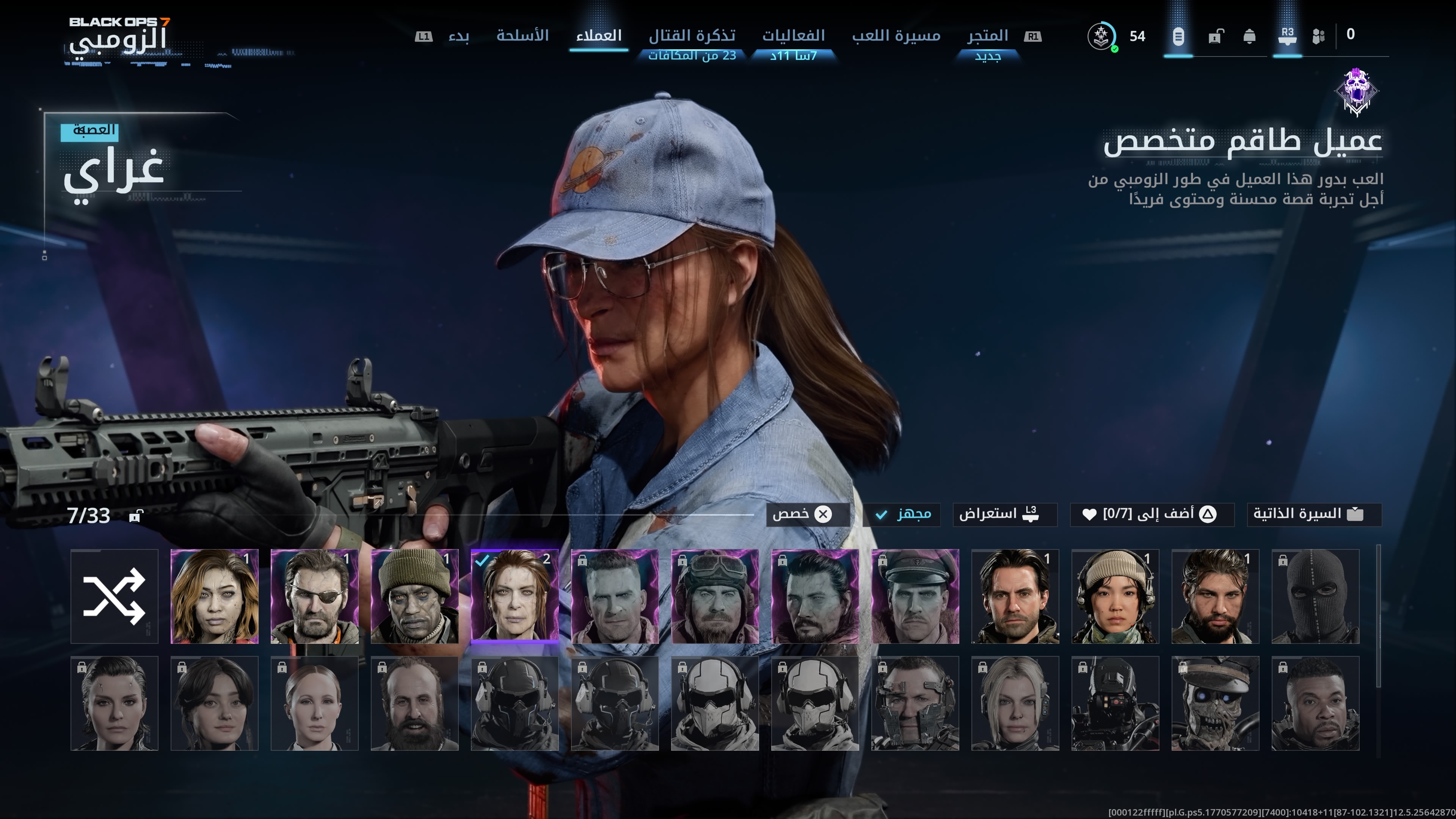Click the خصص (Customize) button

[807, 515]
